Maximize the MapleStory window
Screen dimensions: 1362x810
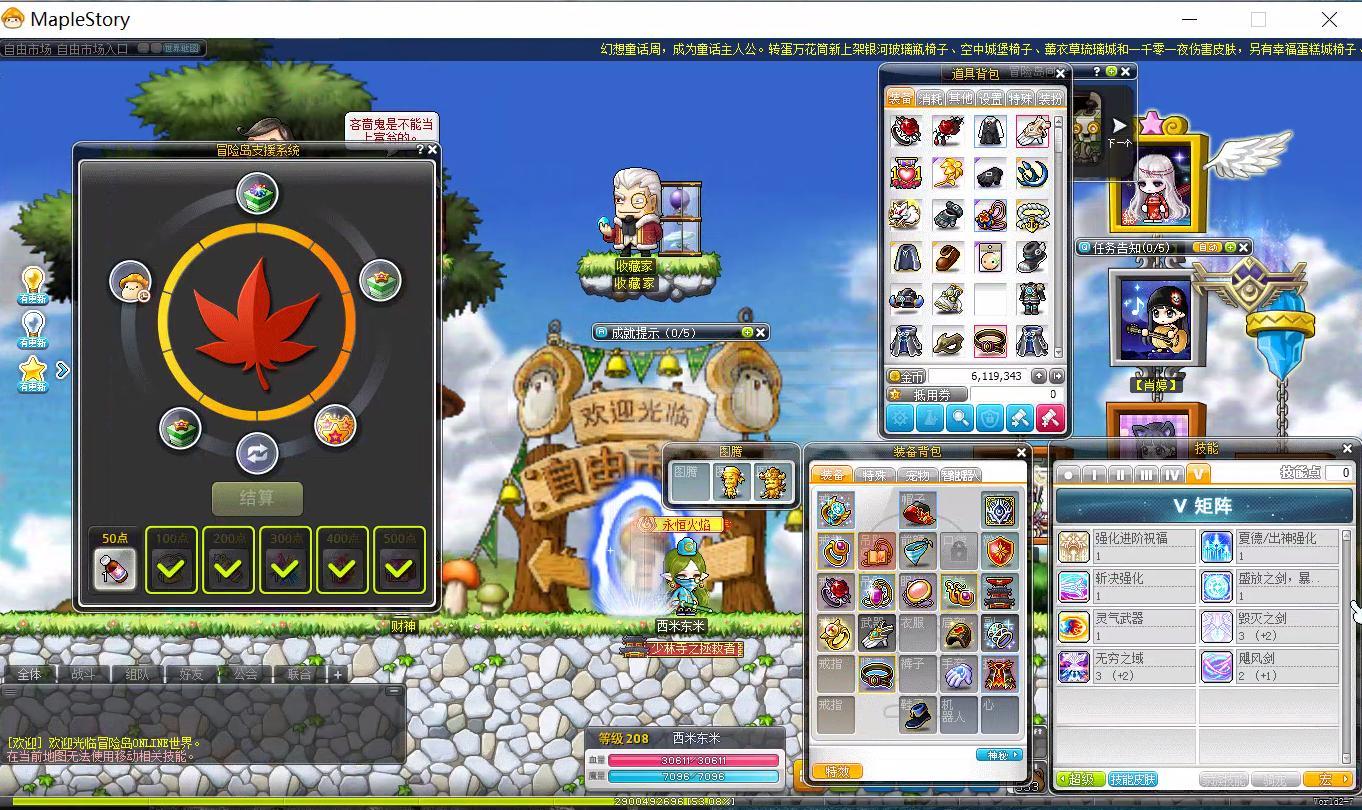coord(1258,19)
